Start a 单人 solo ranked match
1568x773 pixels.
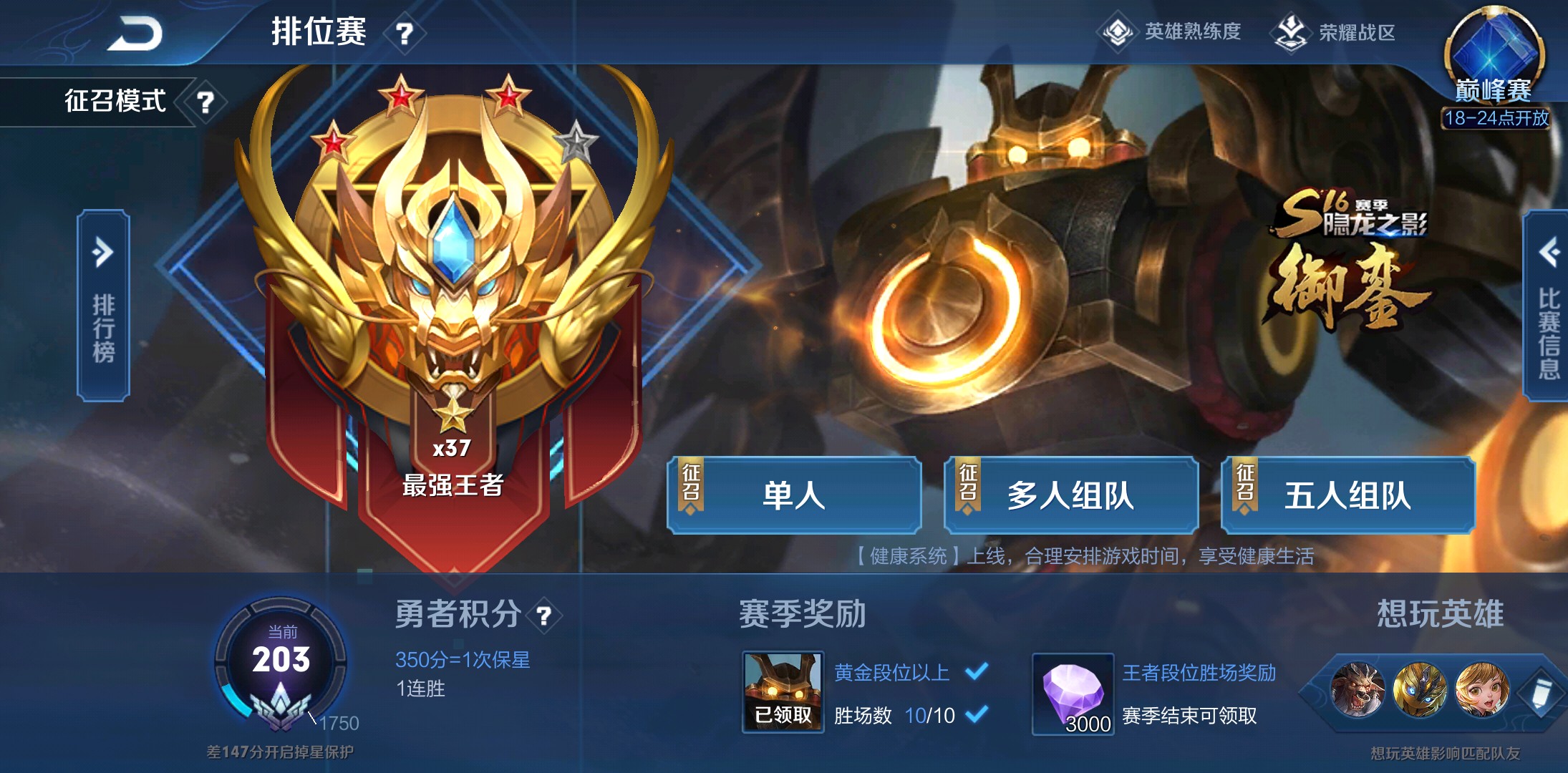click(x=794, y=495)
